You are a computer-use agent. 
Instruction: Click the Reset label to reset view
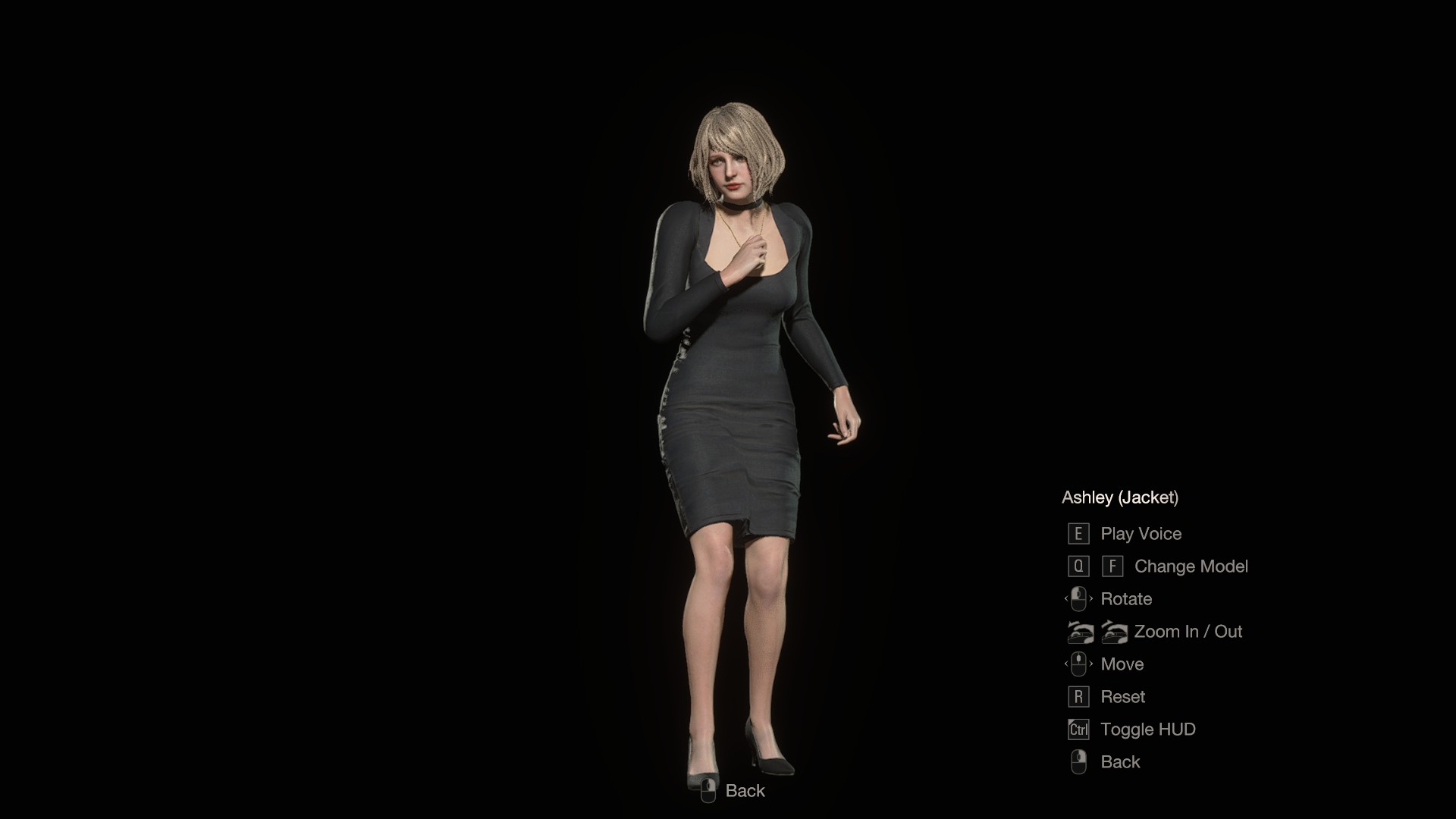(1123, 696)
